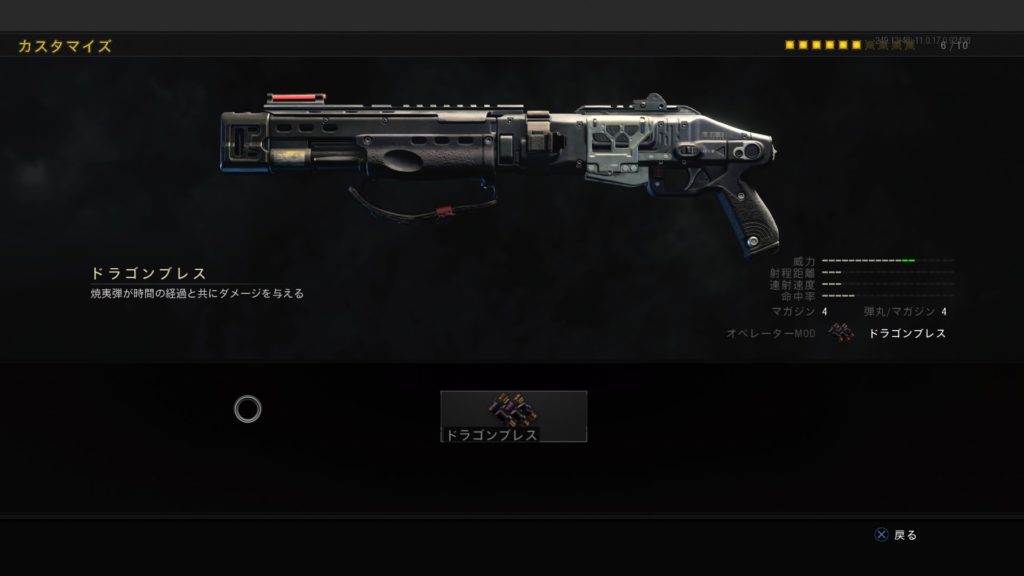Click the equipped Dragon Breath operator mod icon
Screen dimensions: 1024x576
click(842, 334)
